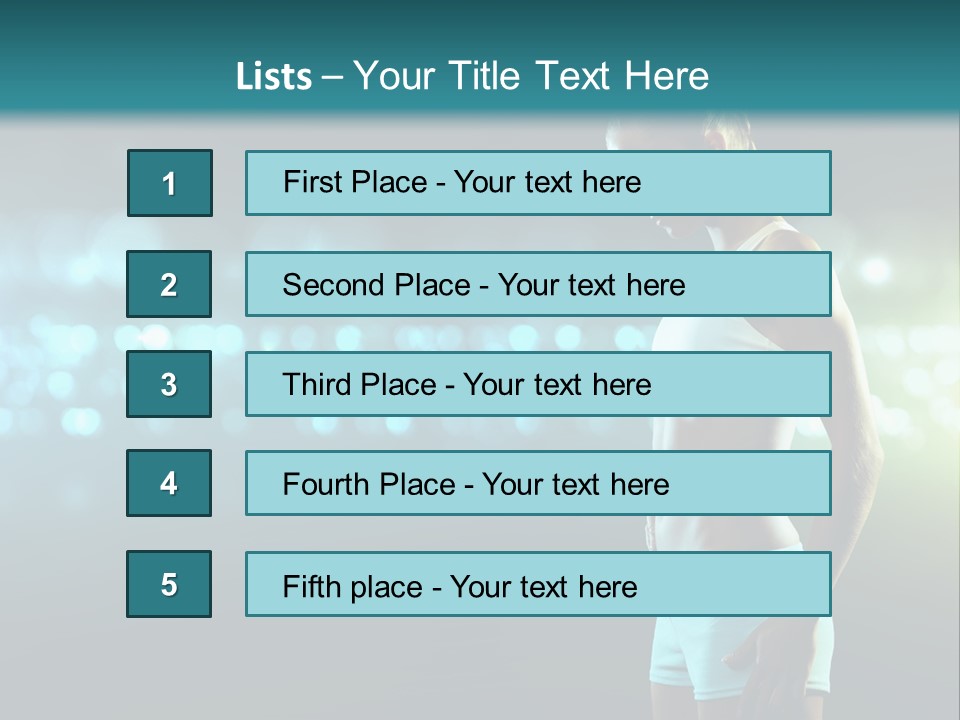
Task: Select the Fifth place text row
Action: click(538, 585)
